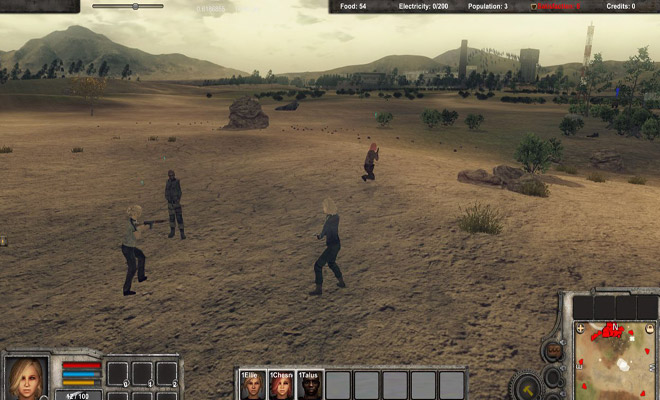Zoom in the minimap with plus button
This screenshot has height=400, width=660.
[580, 328]
